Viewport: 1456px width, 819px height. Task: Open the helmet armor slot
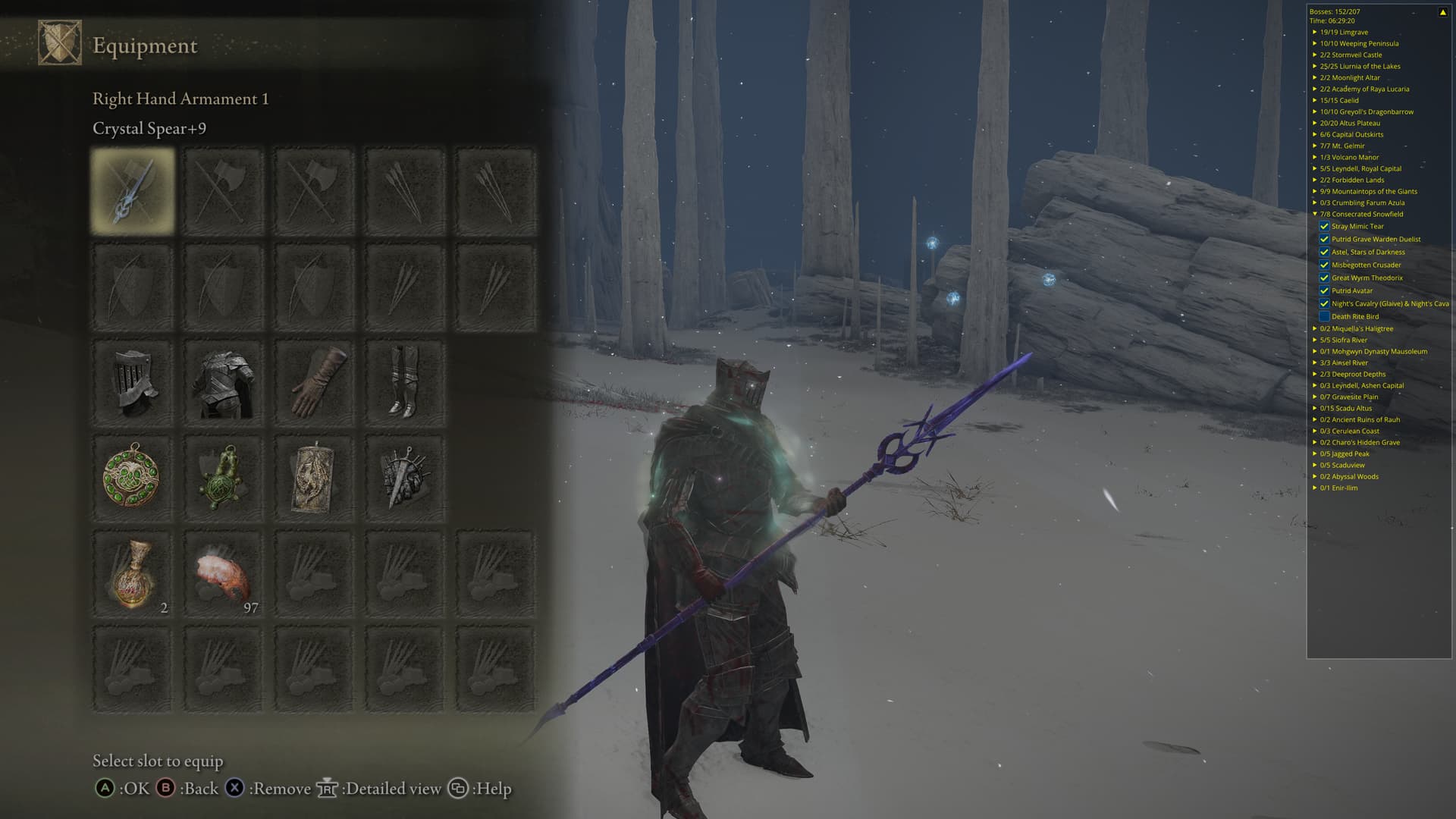(133, 381)
